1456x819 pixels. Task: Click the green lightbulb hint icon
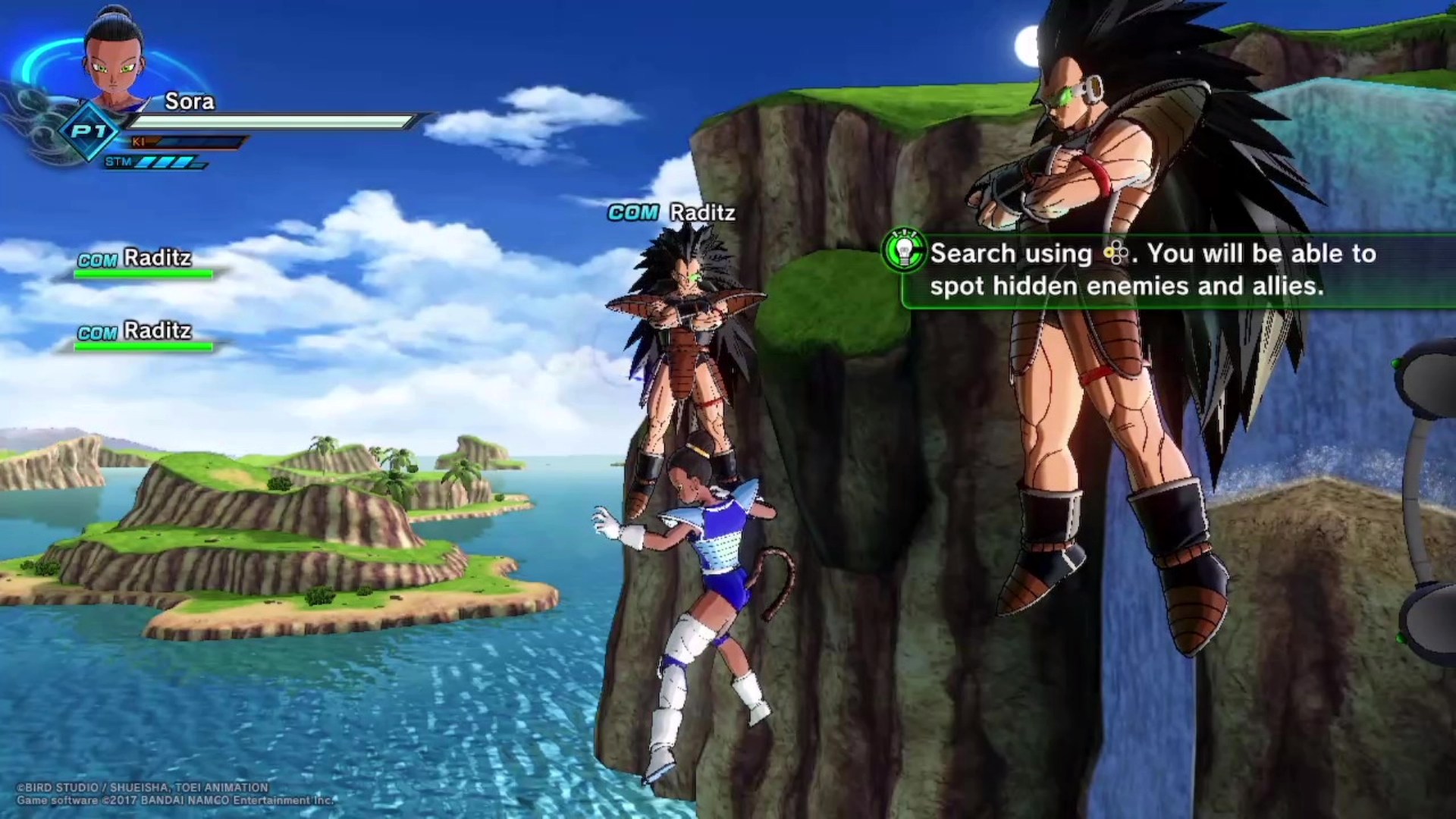tap(904, 251)
